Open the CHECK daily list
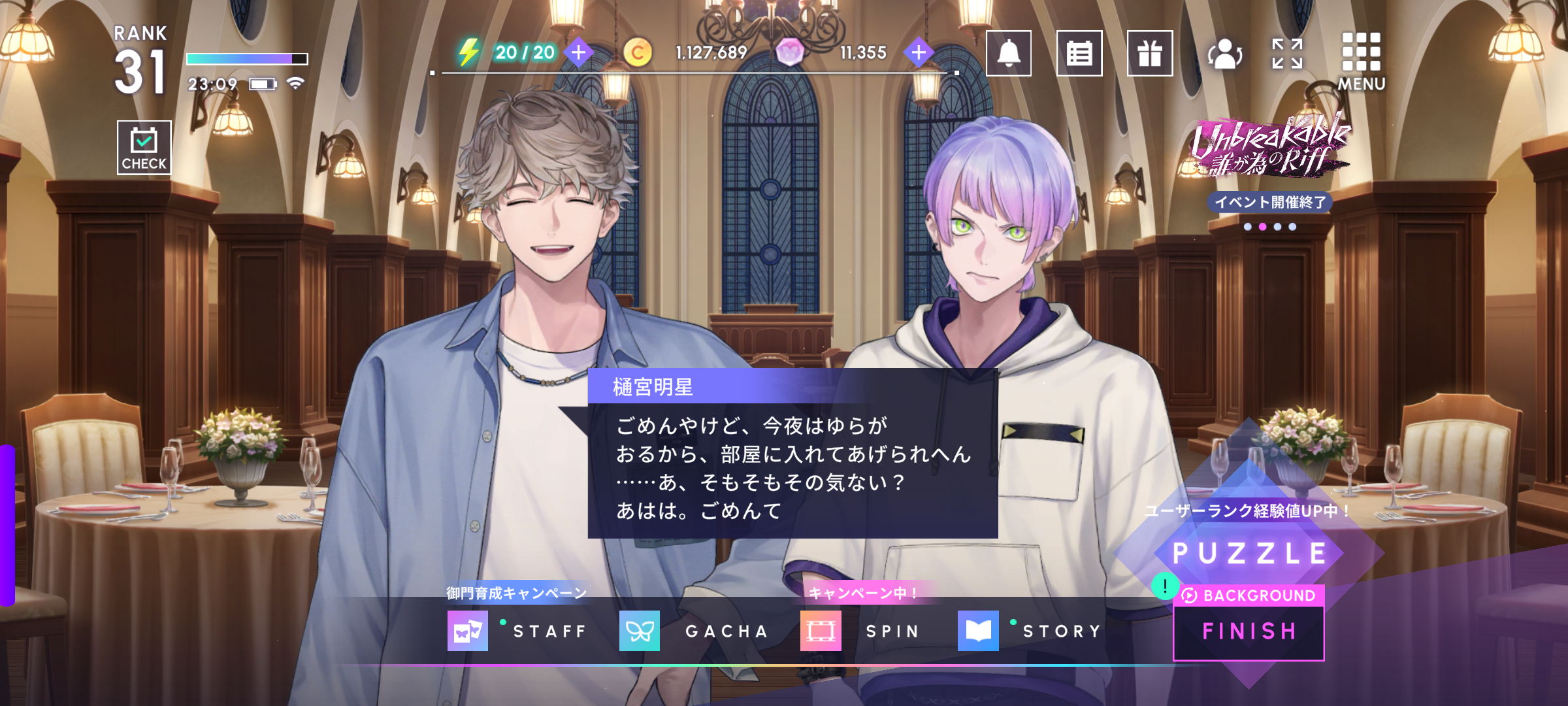The image size is (1568, 706). pos(144,148)
